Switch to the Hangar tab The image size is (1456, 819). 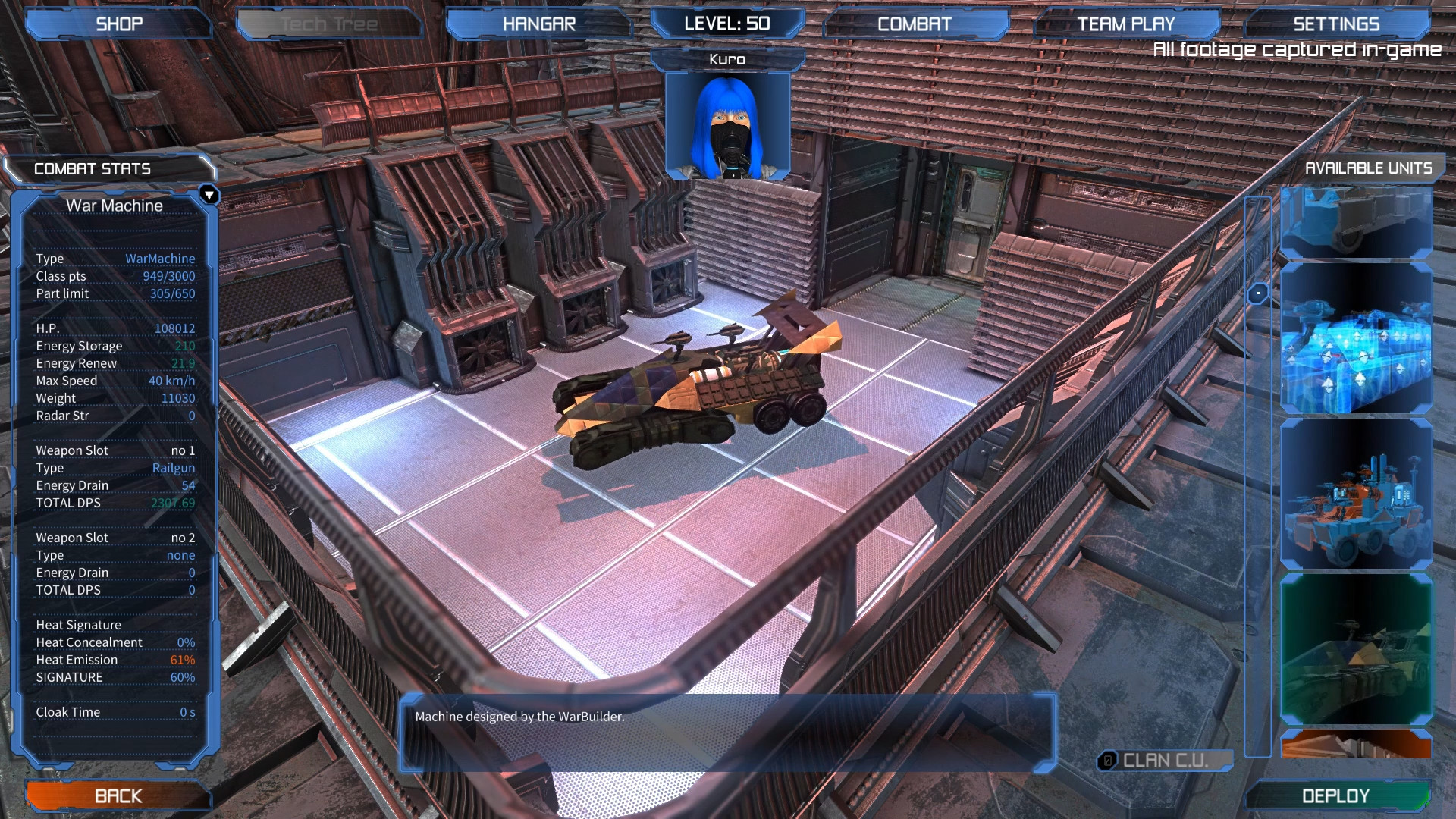(x=538, y=23)
